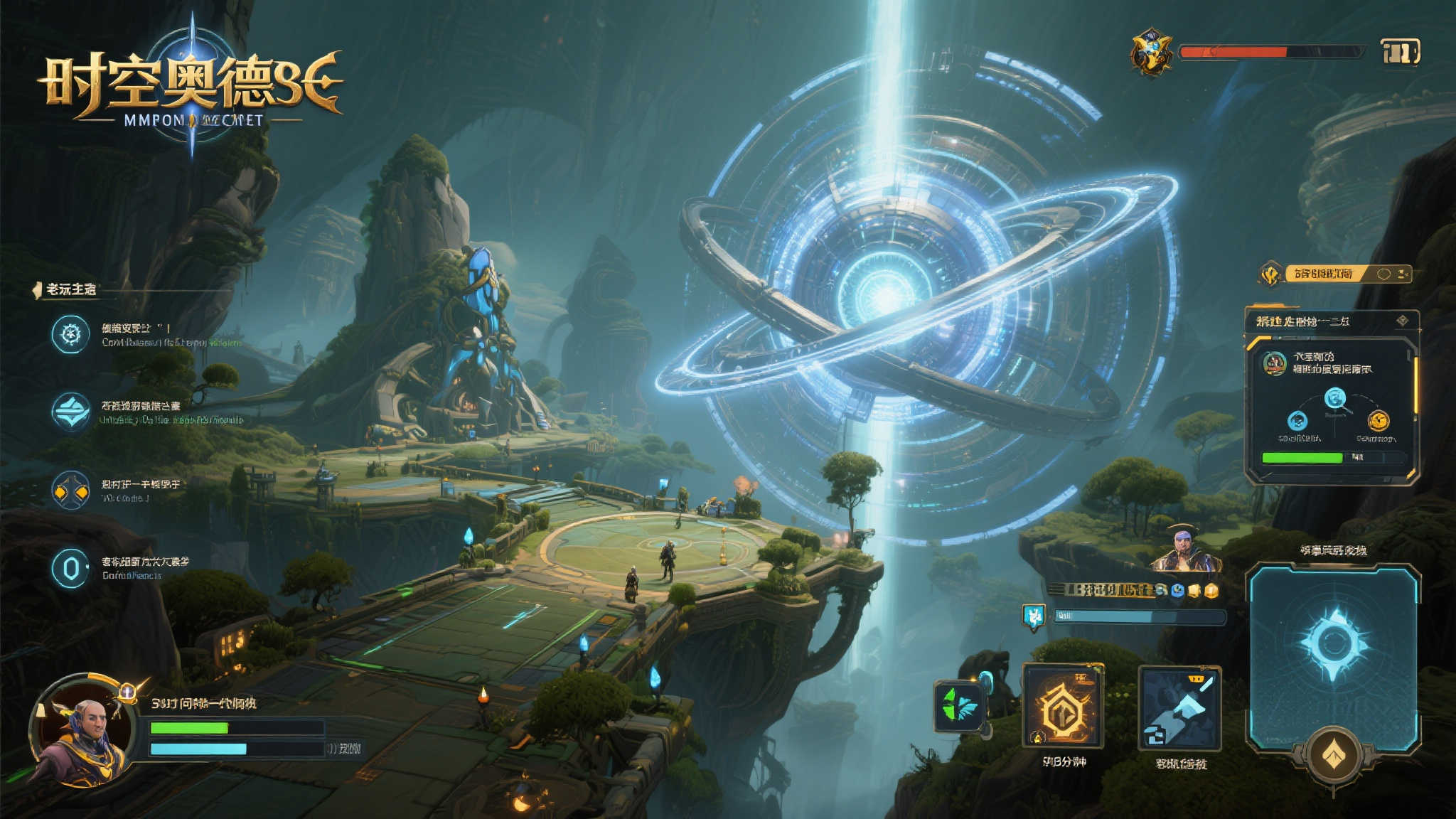Click the battery-shaped button at top right

[1400, 52]
